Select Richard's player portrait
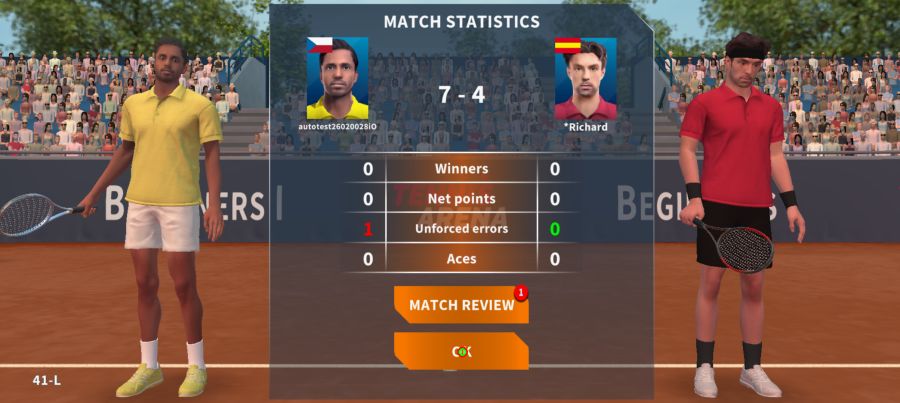This screenshot has width=900, height=403. pyautogui.click(x=585, y=79)
